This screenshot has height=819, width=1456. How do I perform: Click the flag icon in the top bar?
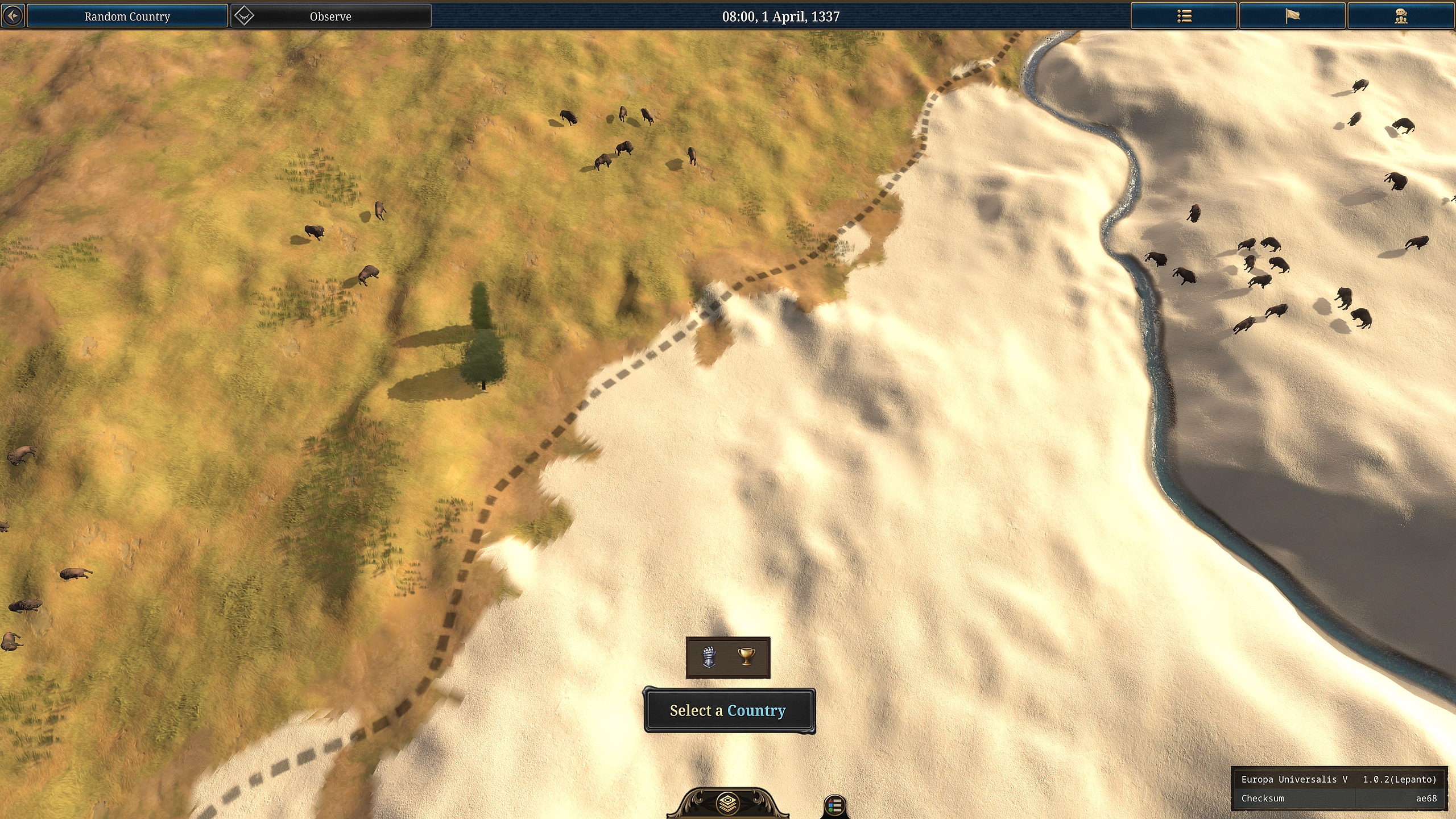pyautogui.click(x=1291, y=16)
